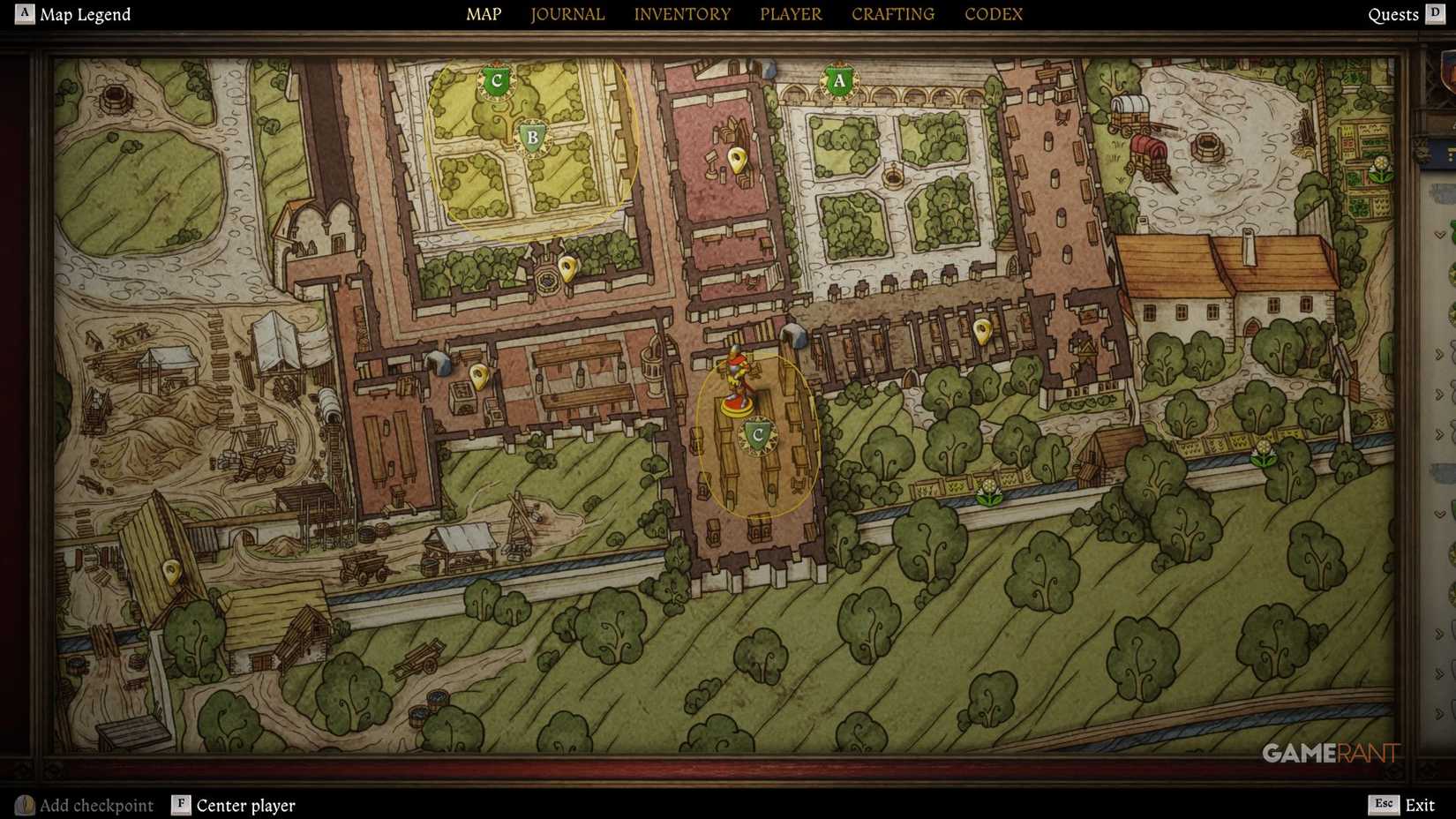Click the objective marker C near the player
1456x819 pixels.
755,432
